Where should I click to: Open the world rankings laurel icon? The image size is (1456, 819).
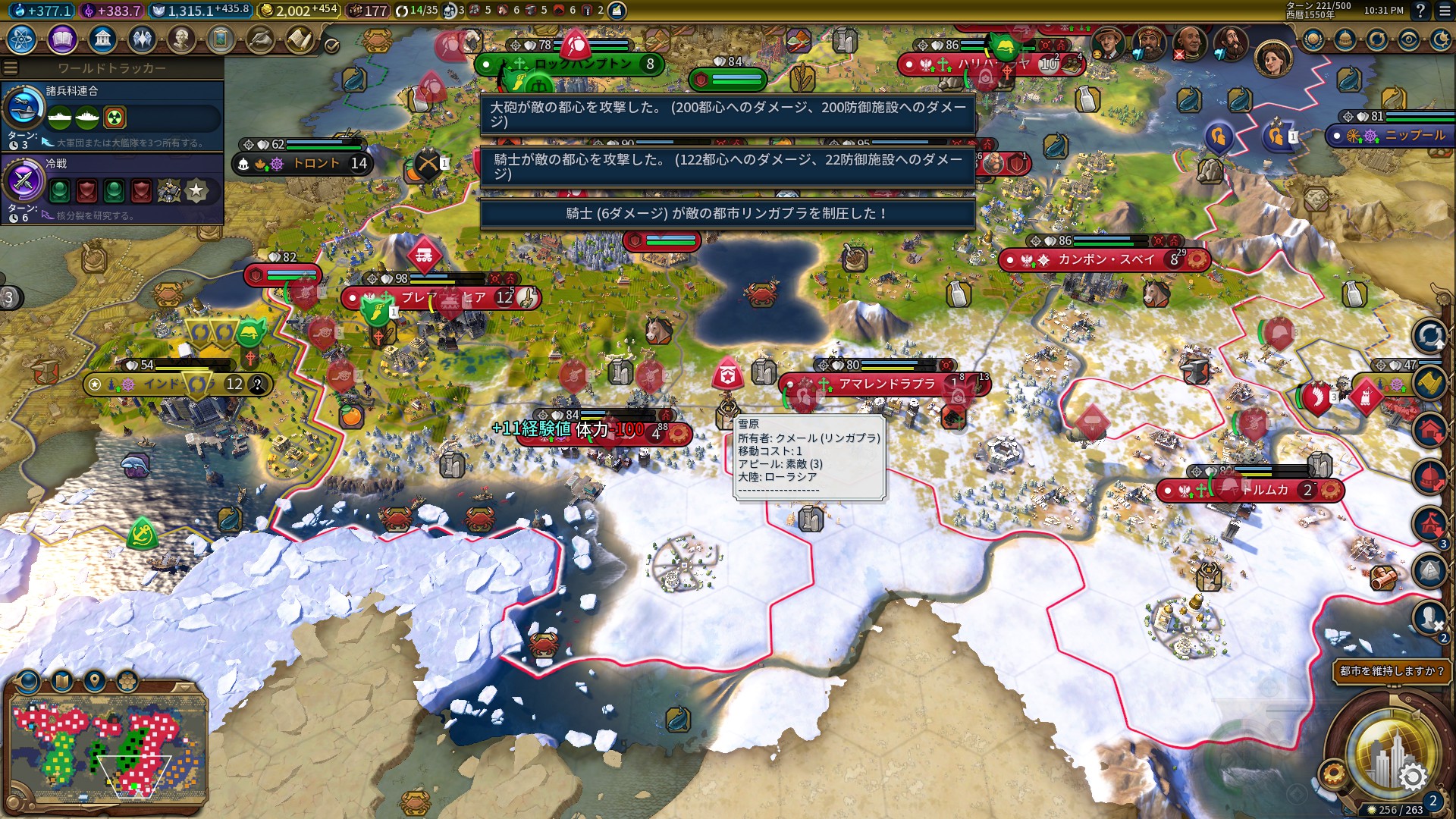(x=1313, y=40)
